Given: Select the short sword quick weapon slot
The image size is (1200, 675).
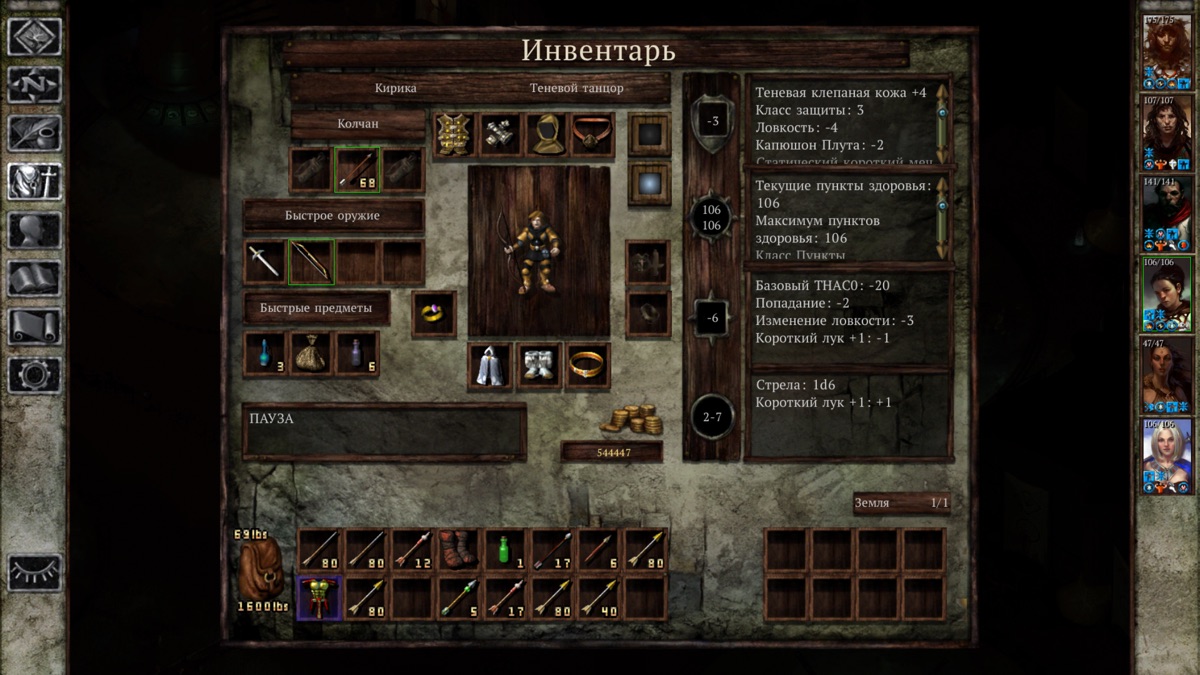Looking at the screenshot, I should 265,262.
